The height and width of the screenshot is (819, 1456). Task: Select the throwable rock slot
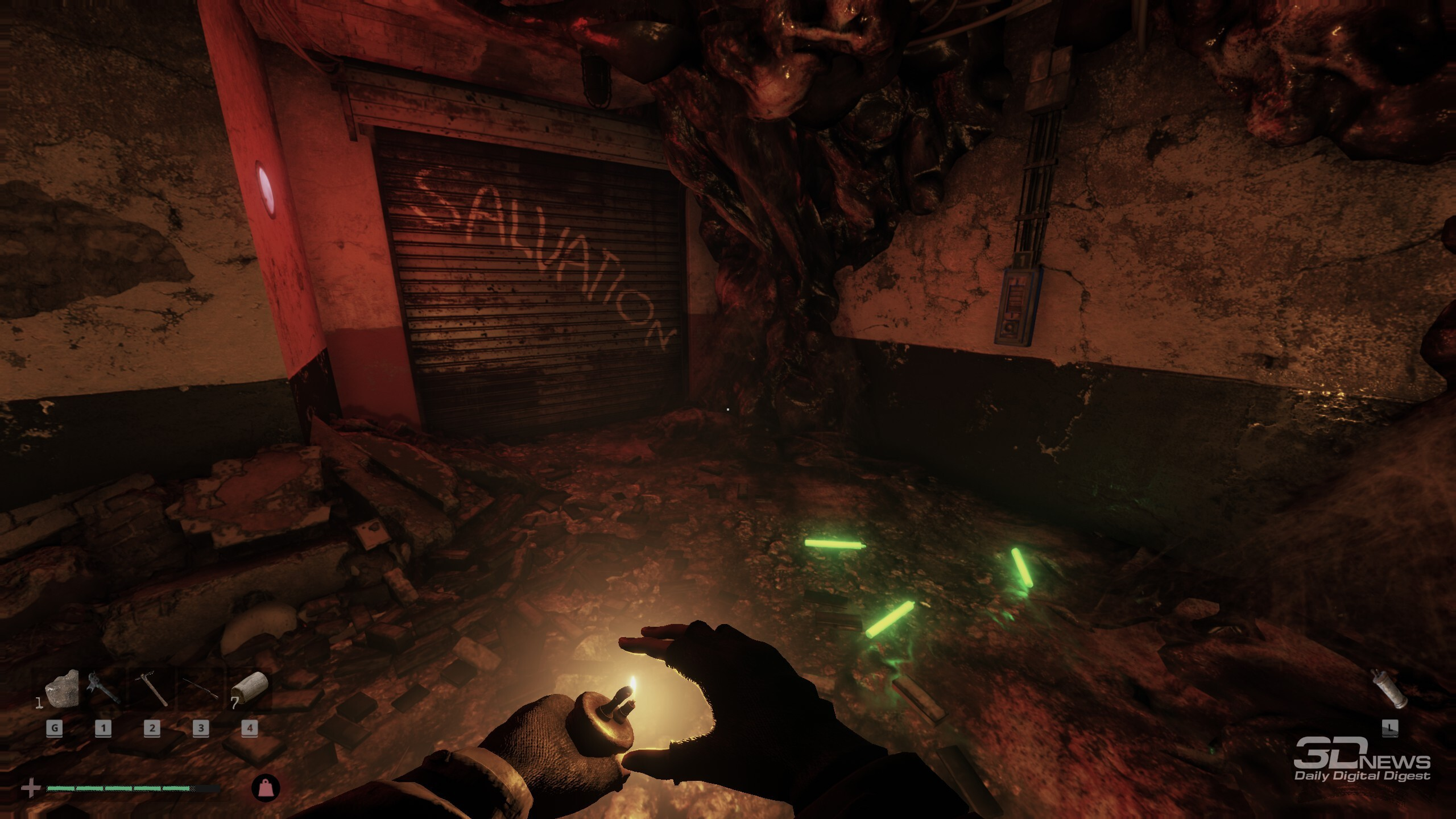pyautogui.click(x=61, y=690)
